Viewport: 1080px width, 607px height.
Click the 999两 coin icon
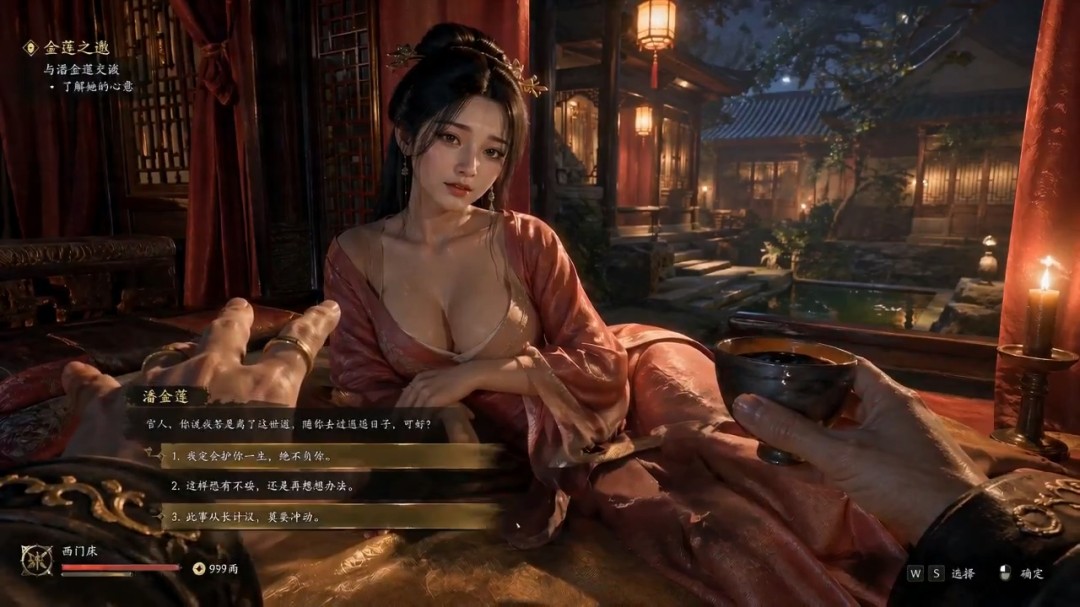[198, 568]
